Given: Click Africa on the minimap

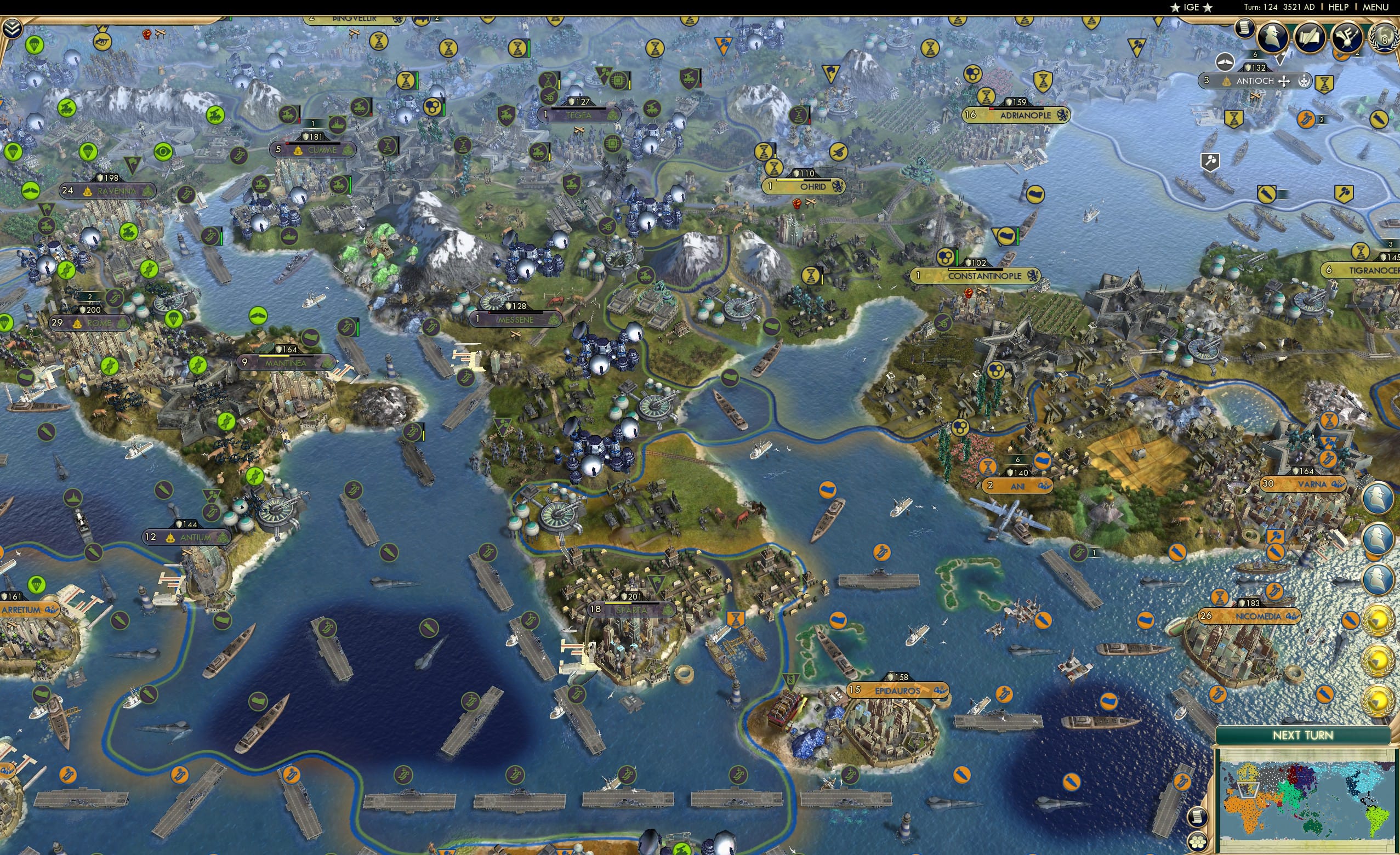Looking at the screenshot, I should [1244, 817].
